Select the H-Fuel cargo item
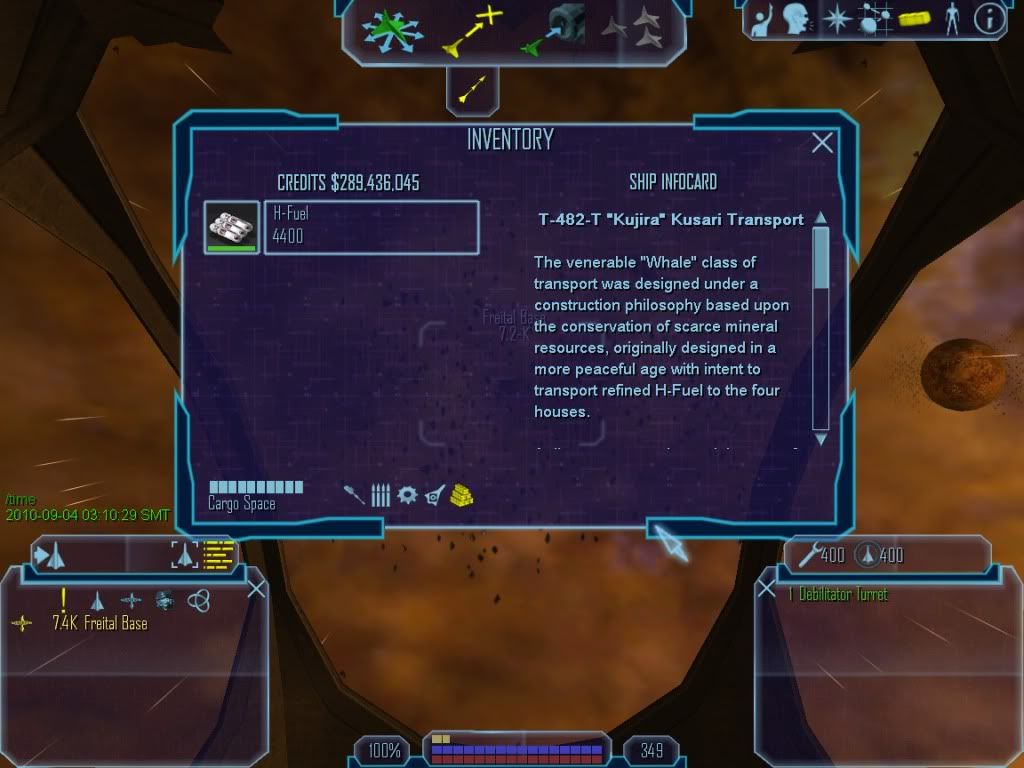 coord(371,228)
